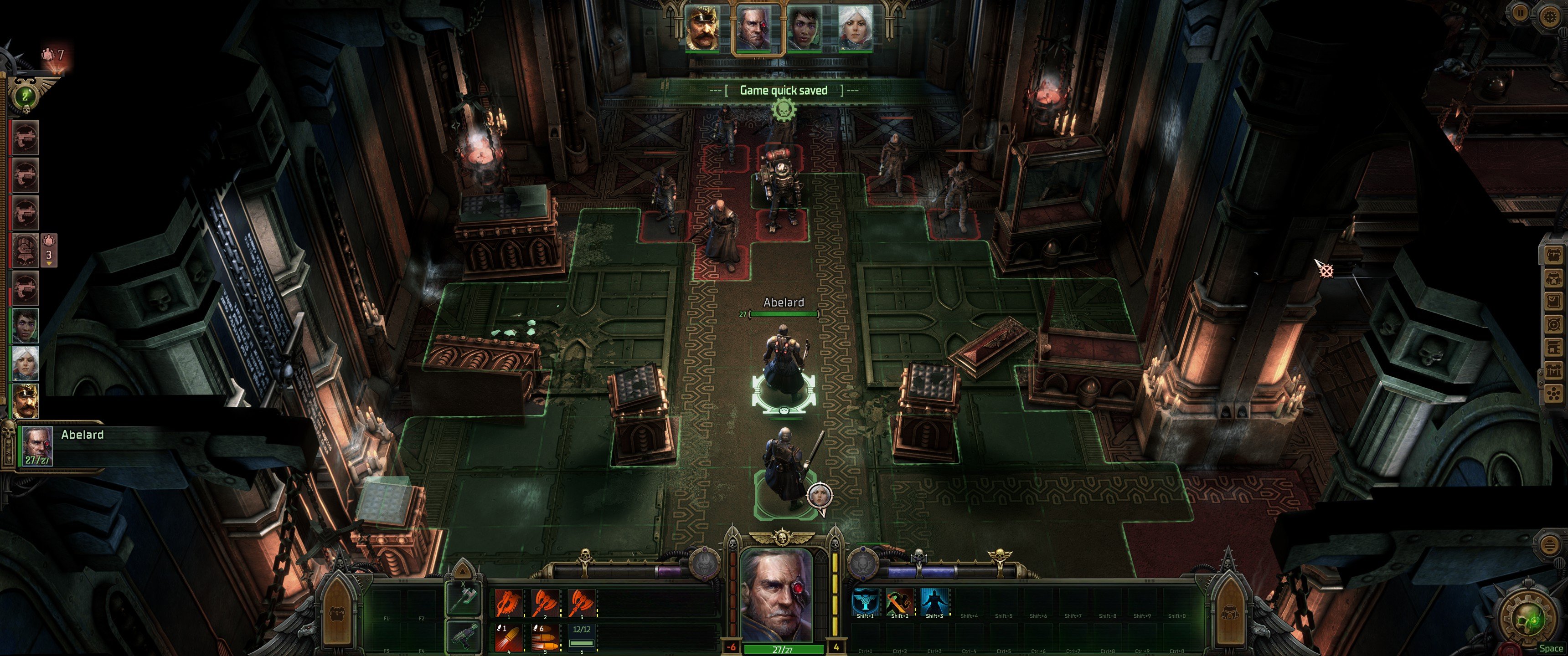1568x656 pixels.
Task: Select the white-haired woman portrait in the top party bar
Action: [855, 28]
